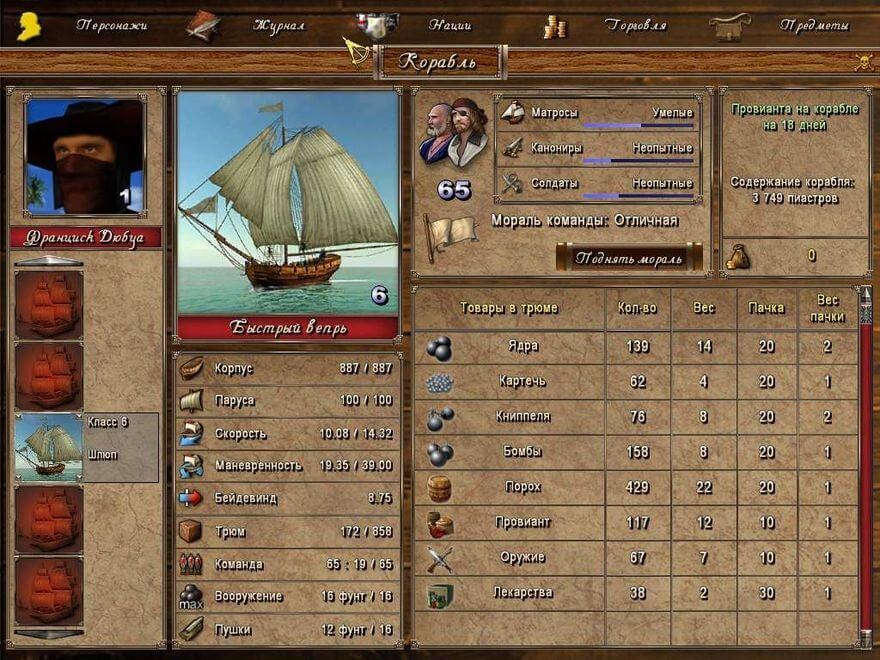
Task: Click the cargo list scrollbar
Action: pos(866,470)
